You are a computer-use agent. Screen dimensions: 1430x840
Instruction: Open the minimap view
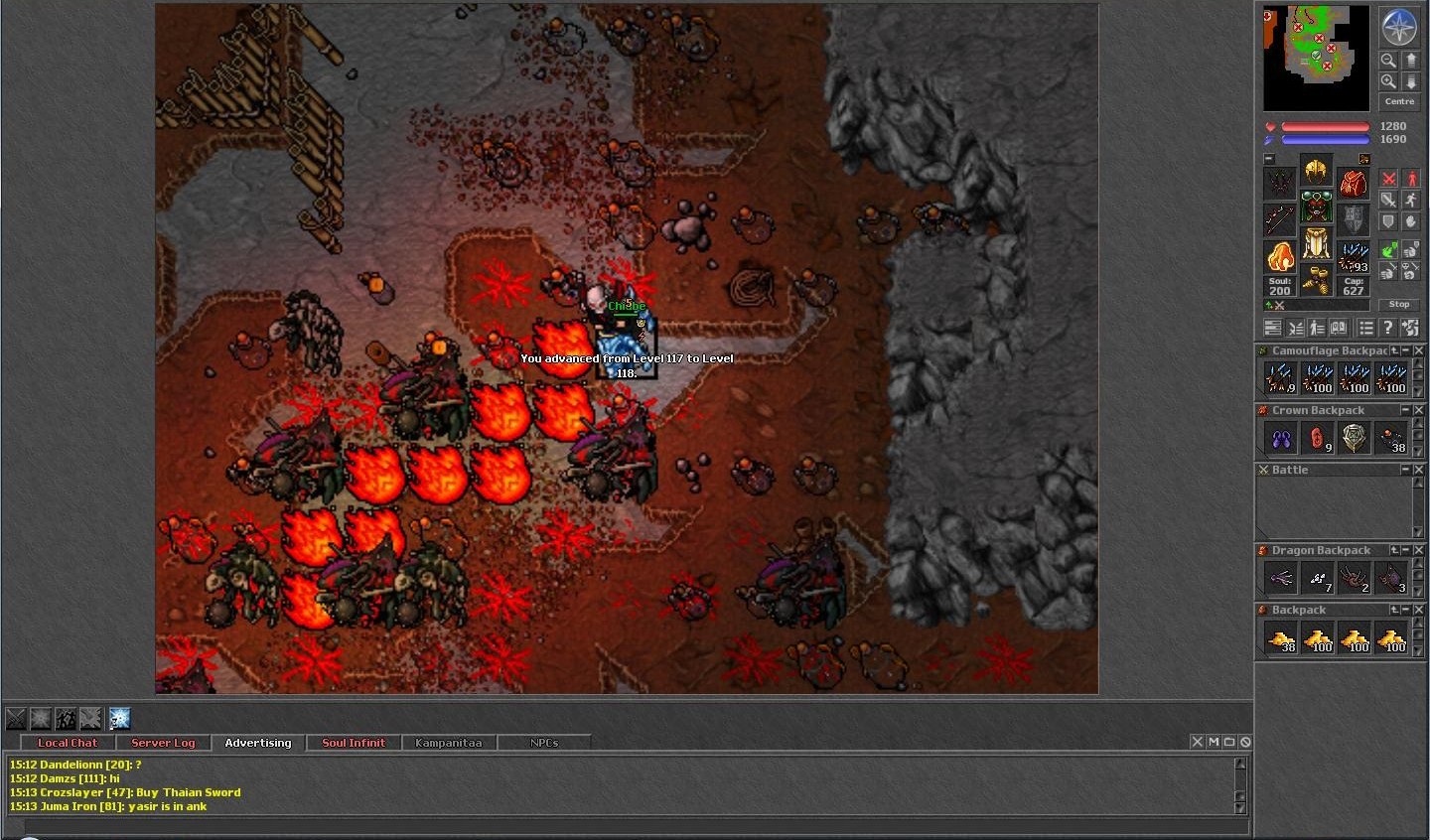pos(1316,58)
